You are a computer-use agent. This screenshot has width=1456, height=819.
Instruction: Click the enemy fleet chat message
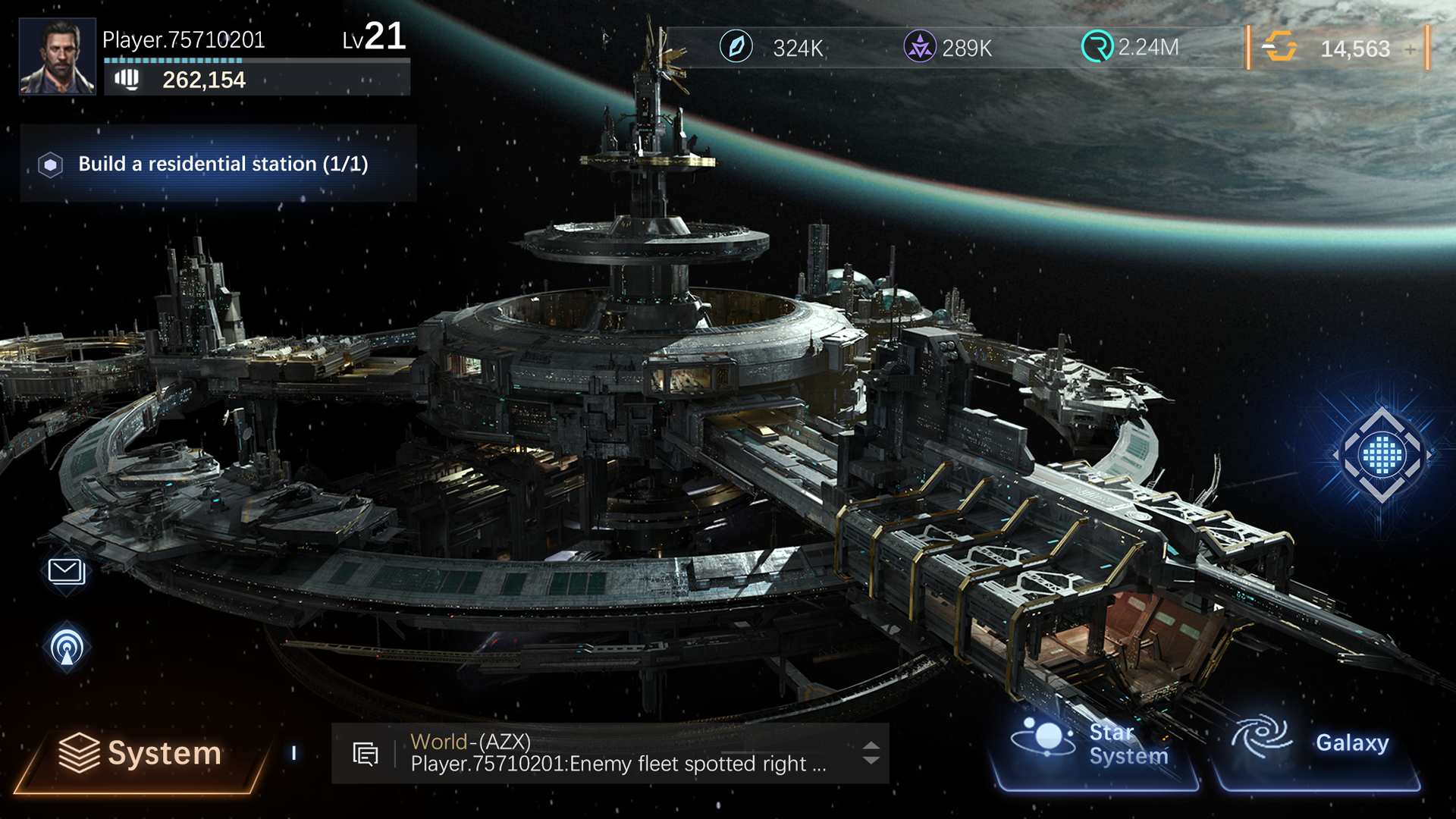(x=616, y=764)
